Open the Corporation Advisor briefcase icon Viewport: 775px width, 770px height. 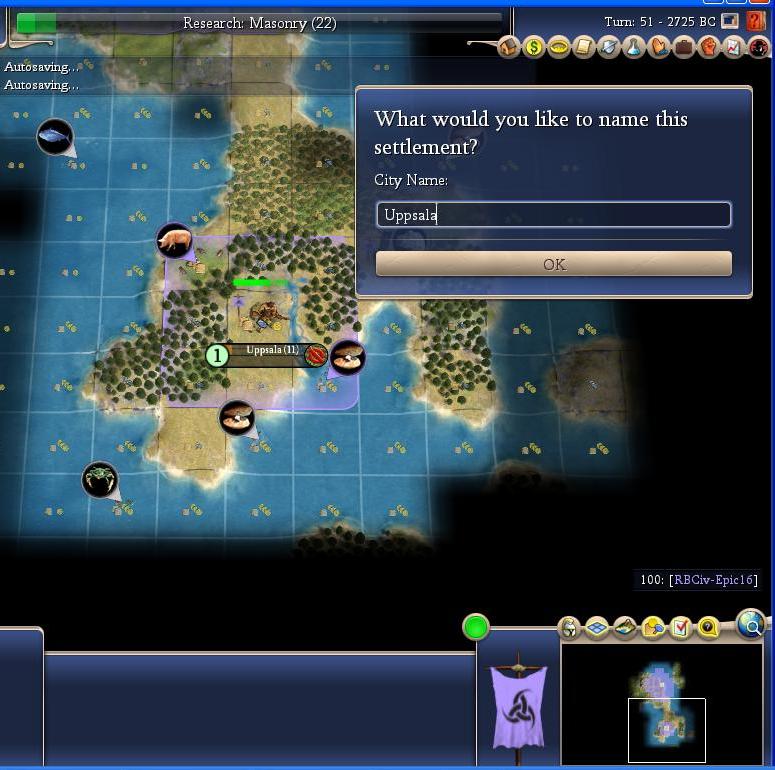(x=684, y=46)
